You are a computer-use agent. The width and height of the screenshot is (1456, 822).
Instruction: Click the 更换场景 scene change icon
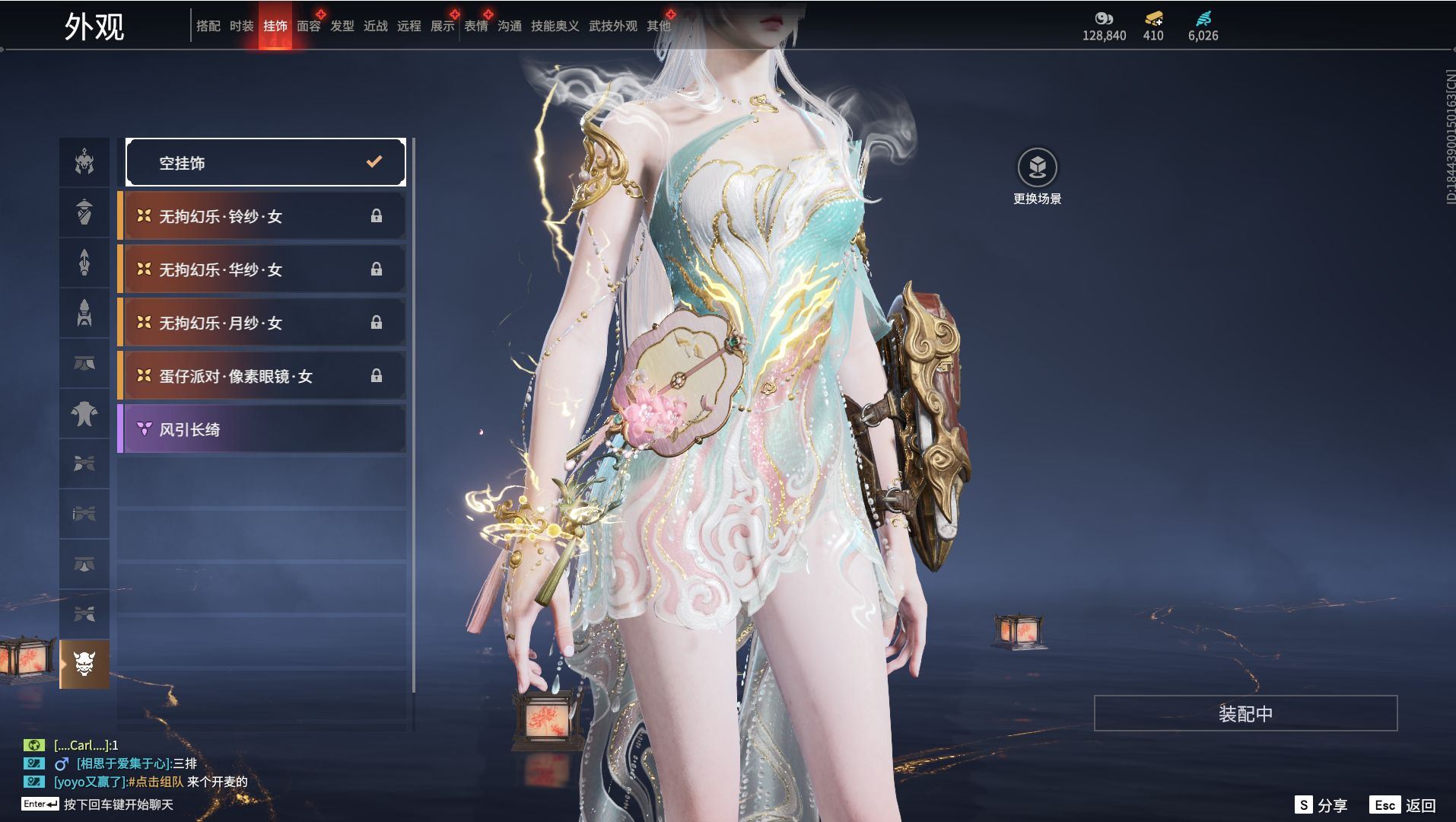point(1037,168)
